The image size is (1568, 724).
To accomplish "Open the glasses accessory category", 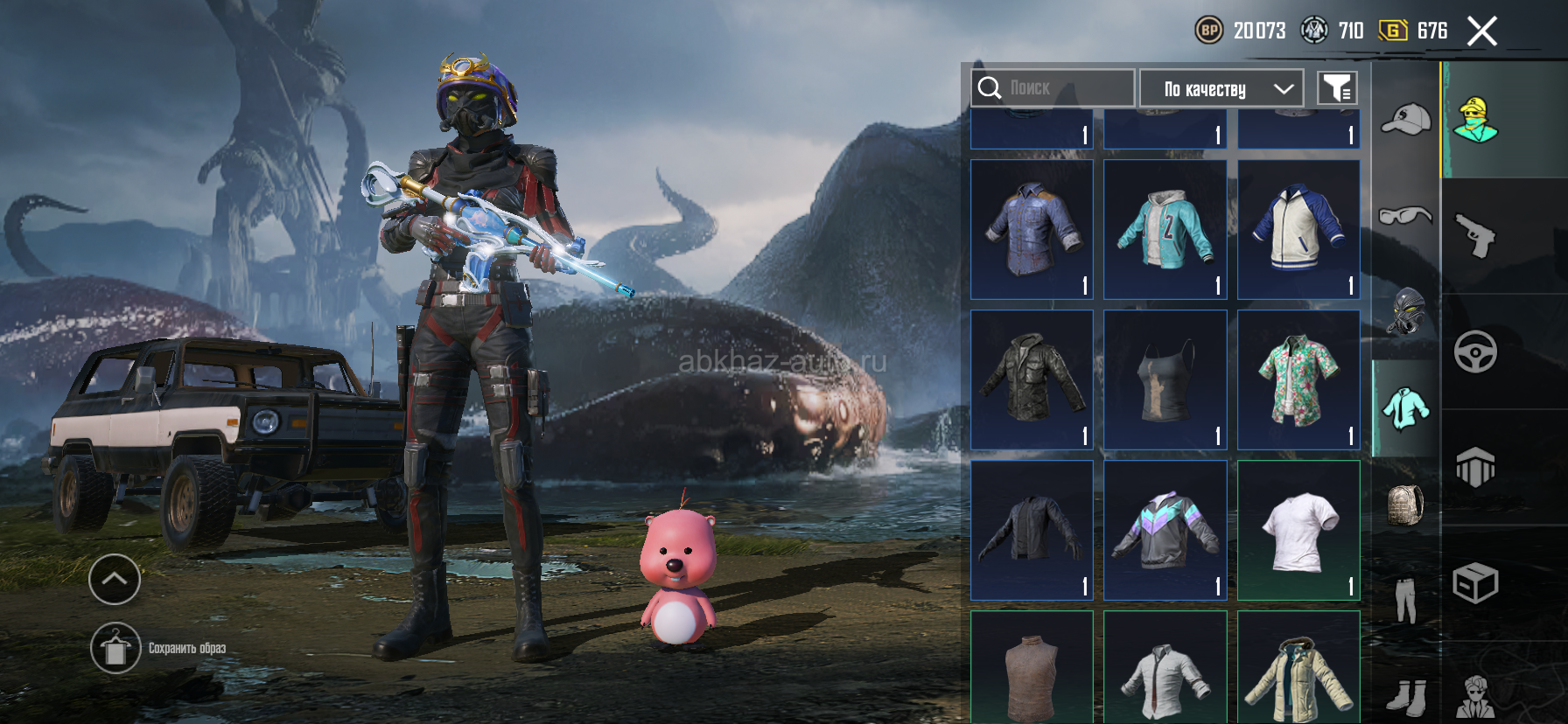I will point(1405,215).
